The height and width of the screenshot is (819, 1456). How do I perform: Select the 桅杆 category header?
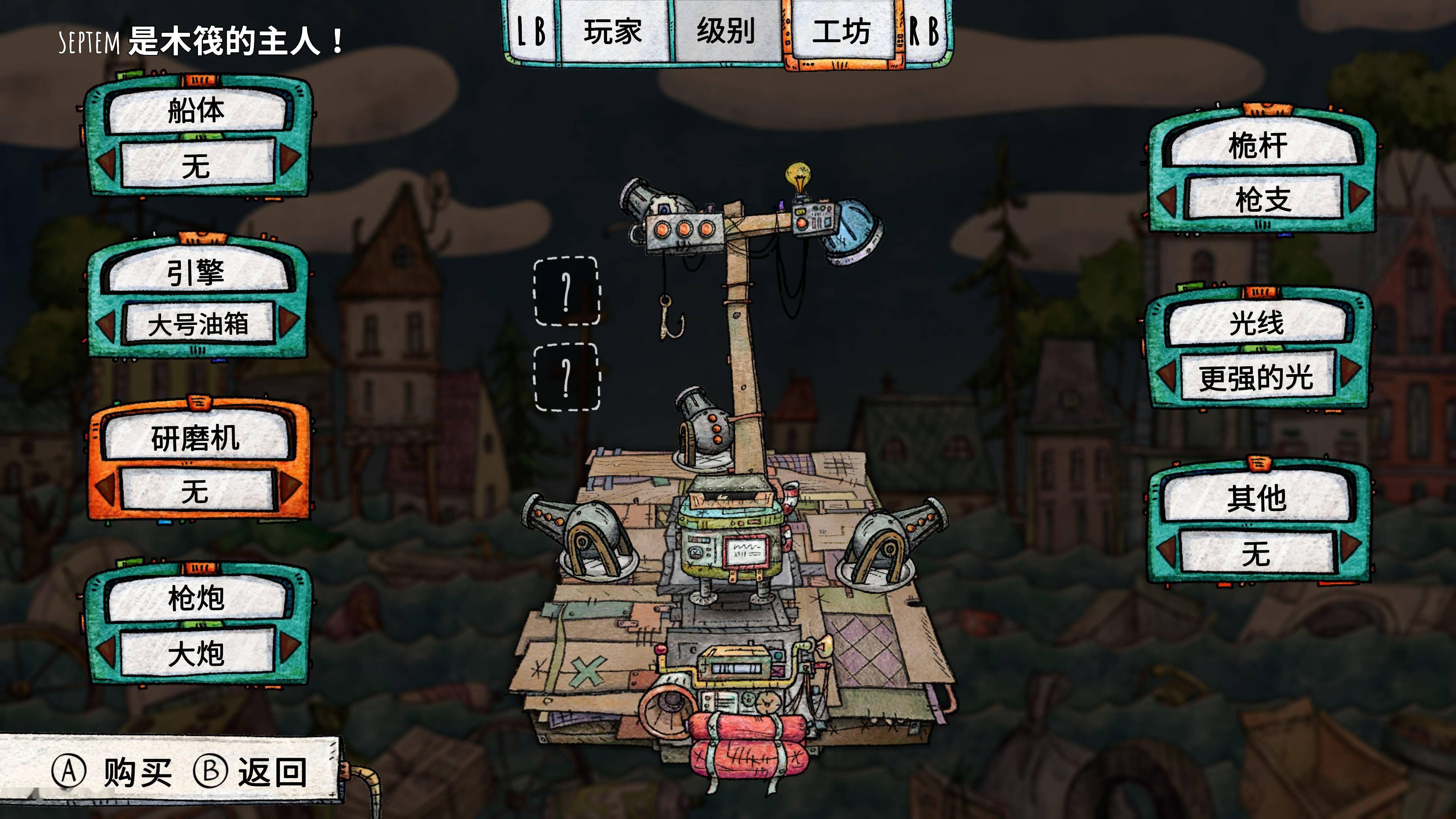[1257, 146]
